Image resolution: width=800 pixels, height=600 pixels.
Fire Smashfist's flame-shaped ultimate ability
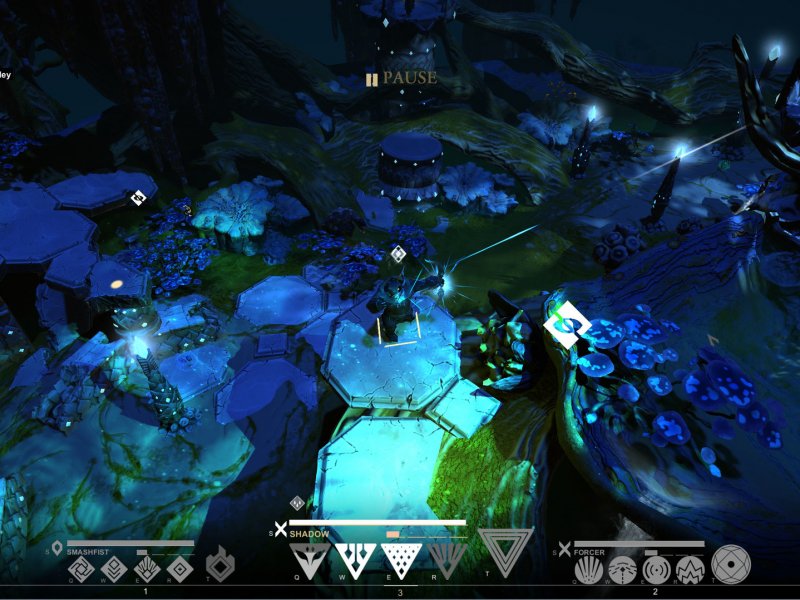[x=219, y=564]
